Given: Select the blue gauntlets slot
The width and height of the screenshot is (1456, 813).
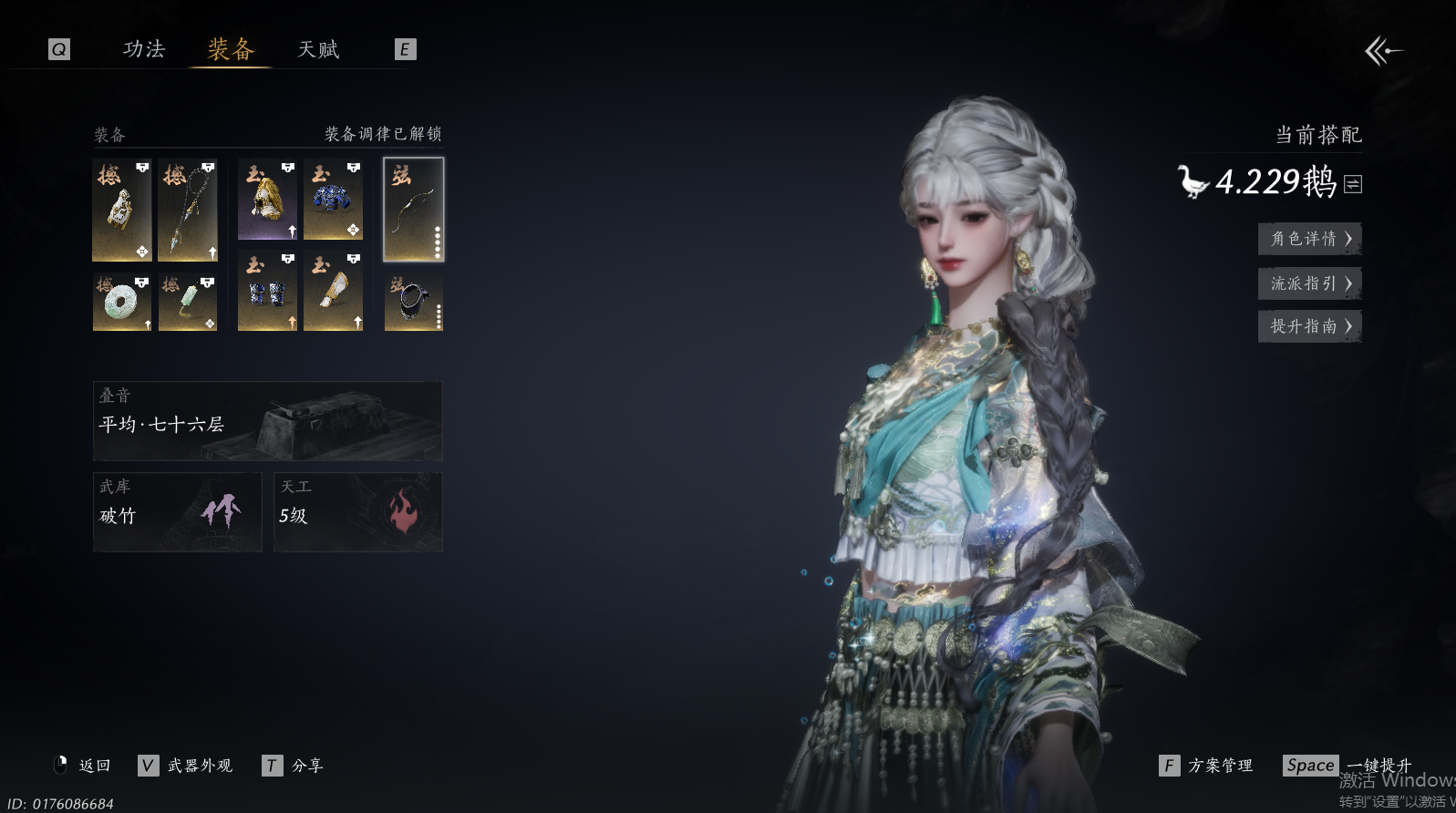Looking at the screenshot, I should pos(267,292).
